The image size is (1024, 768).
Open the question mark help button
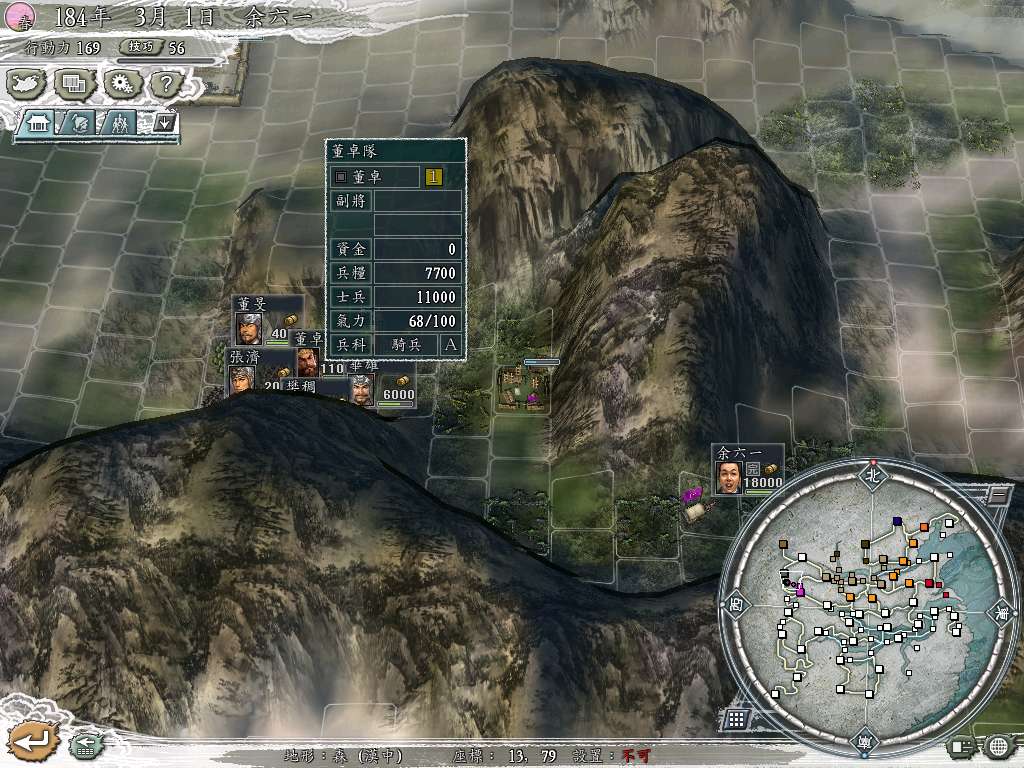click(165, 85)
